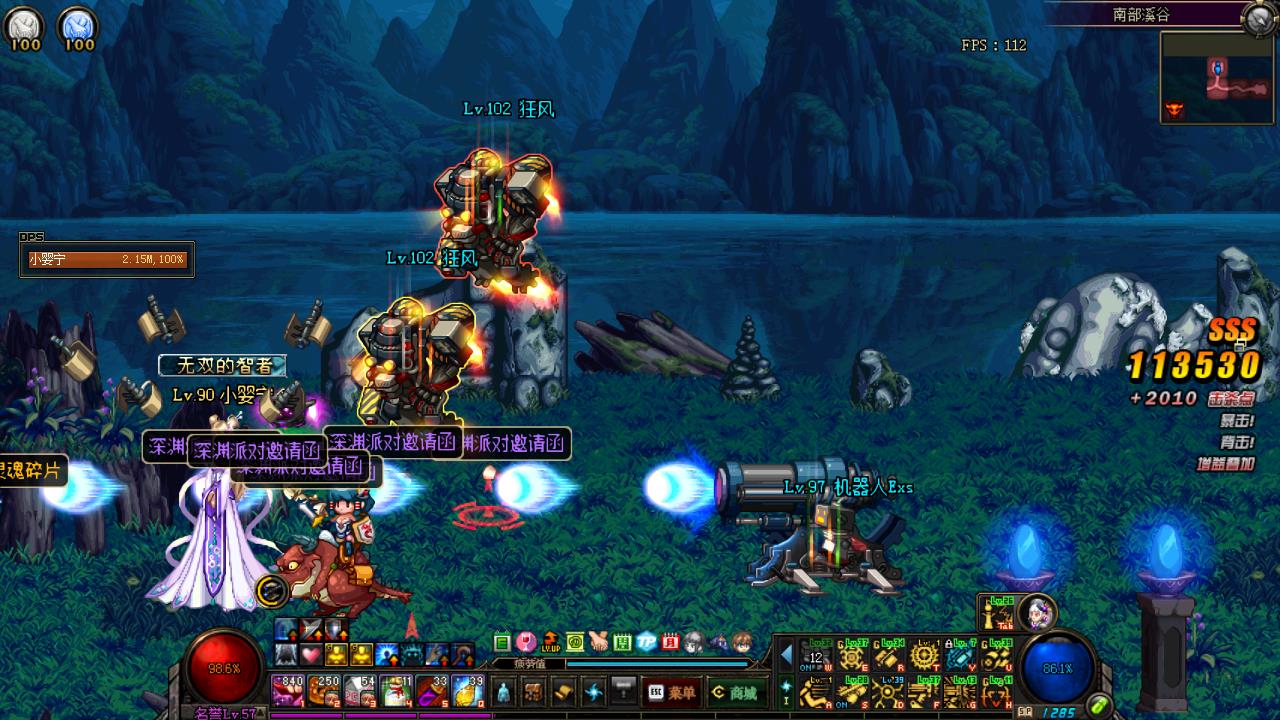Click the blue TP icon
This screenshot has width=1280, height=720.
click(x=647, y=641)
